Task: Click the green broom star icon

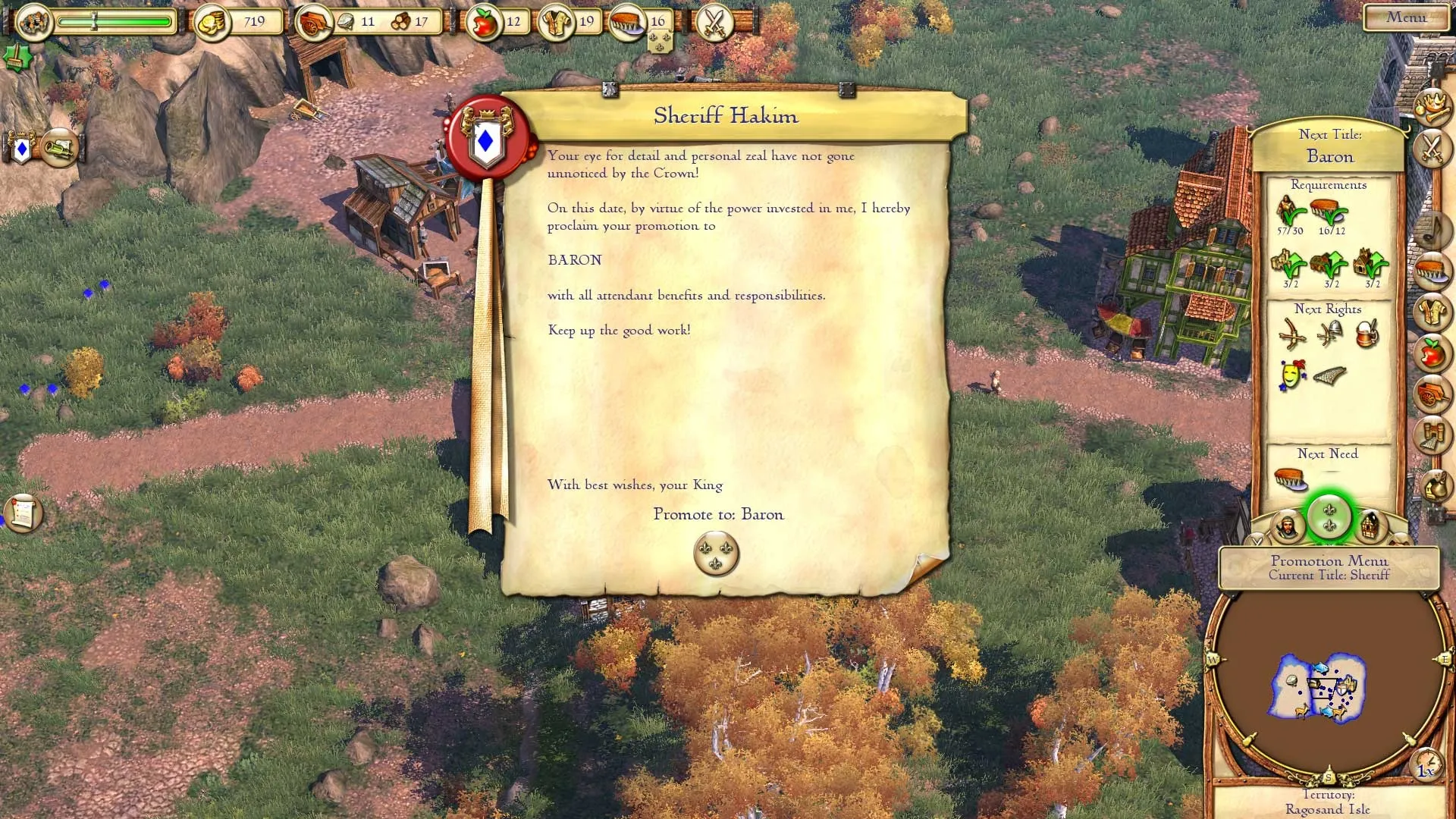Action: coord(15,56)
